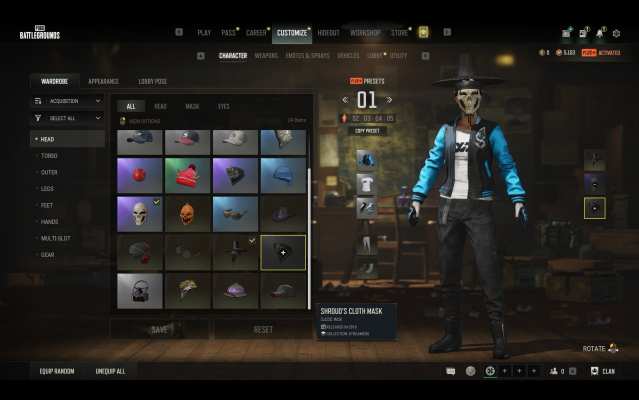Filter head items by Eyes
Screen dimensions: 639x400
[223, 105]
